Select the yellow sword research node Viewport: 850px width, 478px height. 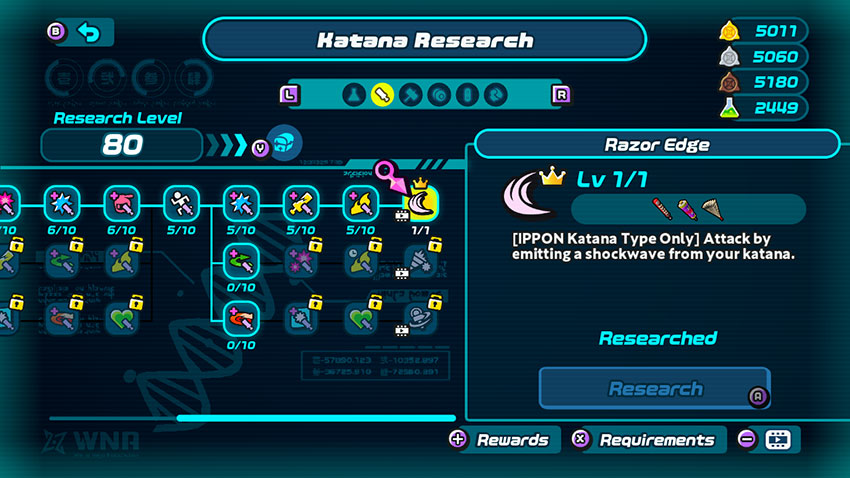click(301, 205)
